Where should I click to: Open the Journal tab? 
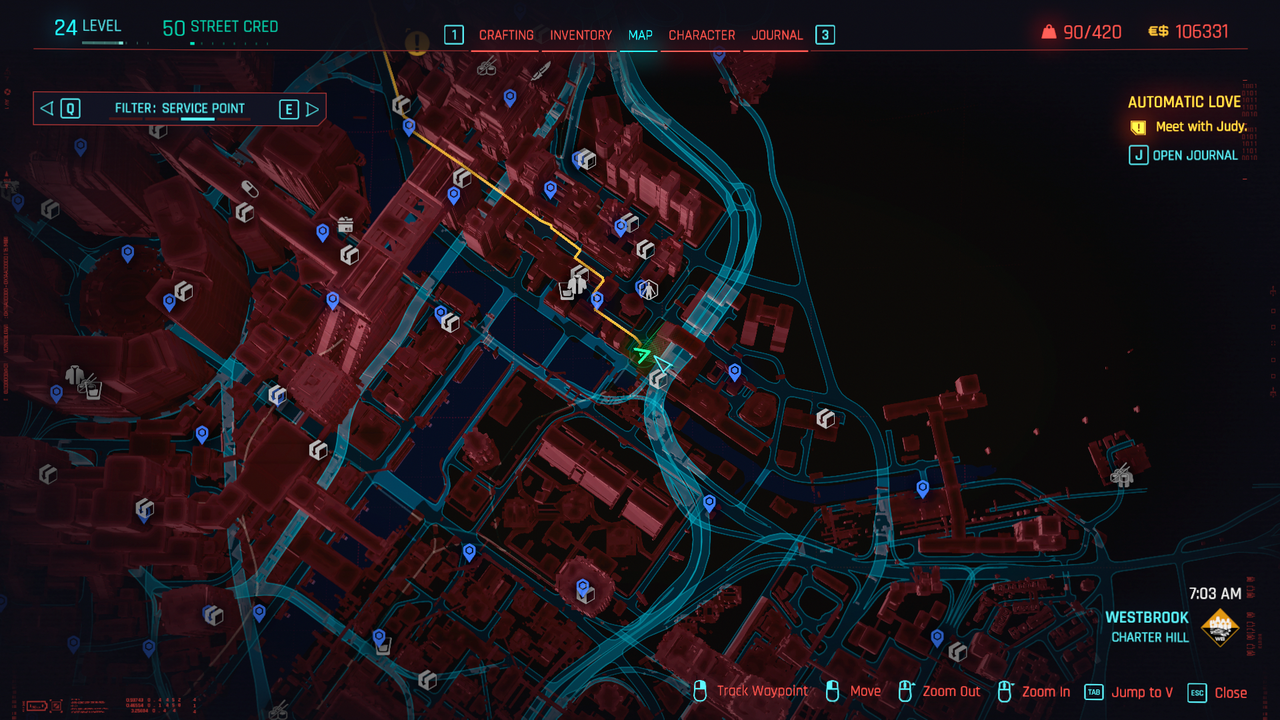(x=777, y=35)
